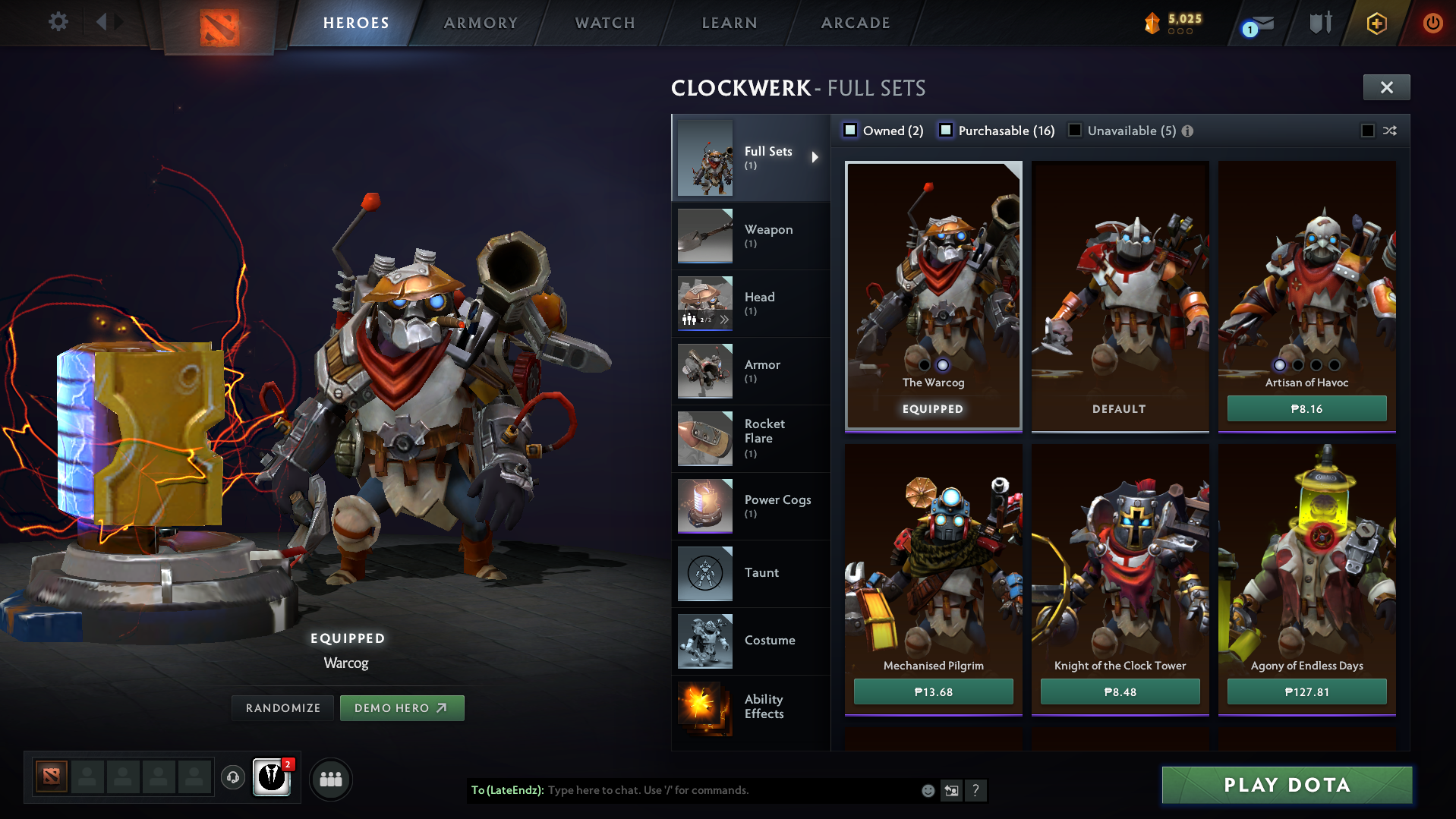The height and width of the screenshot is (819, 1456).
Task: Buy Artisan of Havoc for 8.16
Action: pyautogui.click(x=1306, y=408)
